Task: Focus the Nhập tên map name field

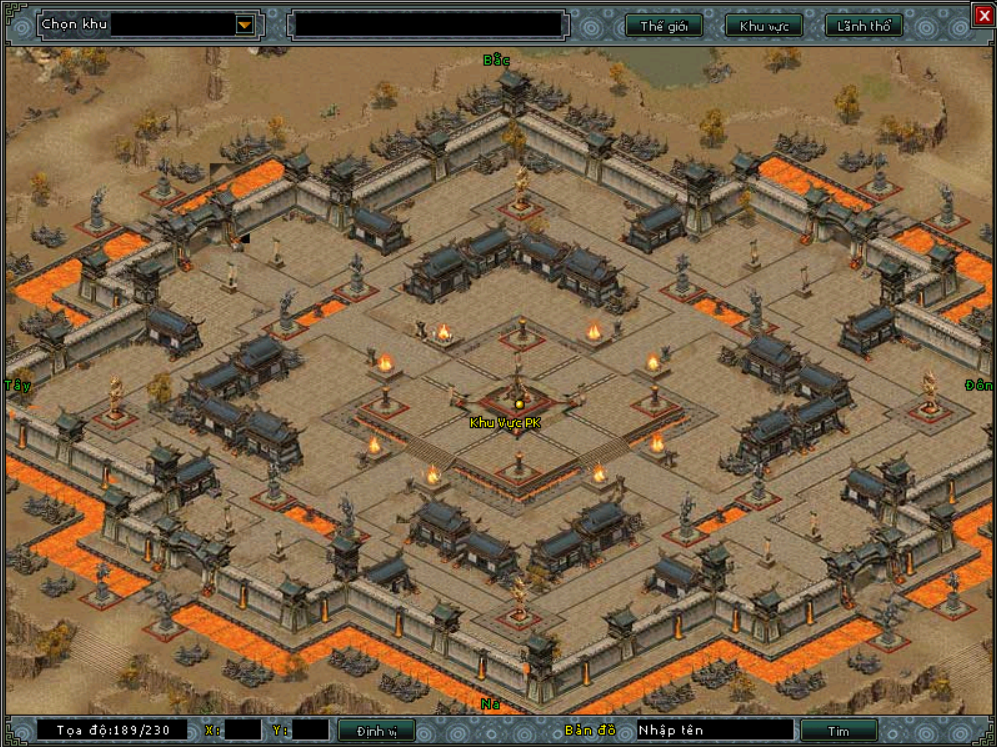Action: (714, 730)
